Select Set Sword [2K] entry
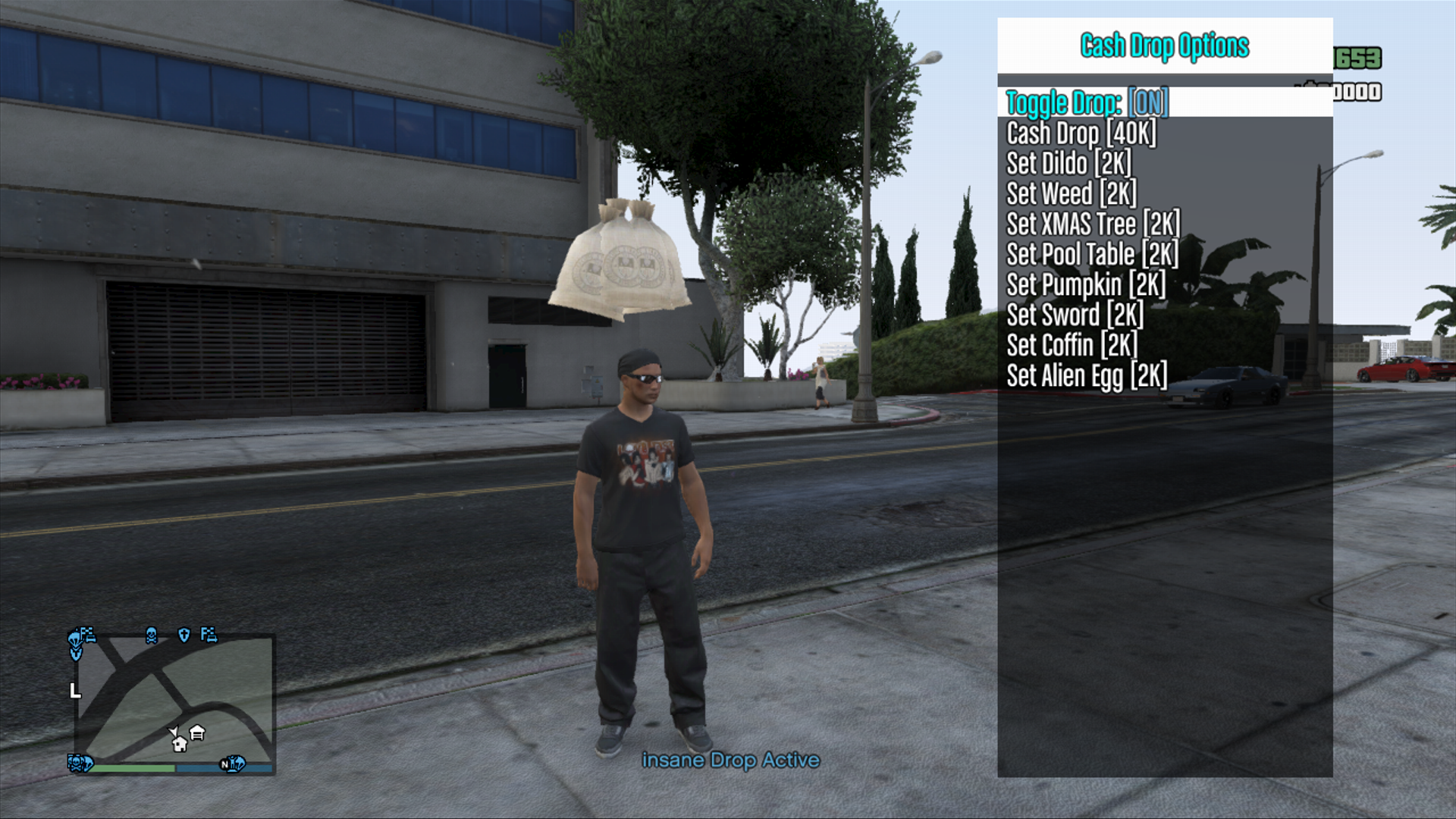 1074,315
